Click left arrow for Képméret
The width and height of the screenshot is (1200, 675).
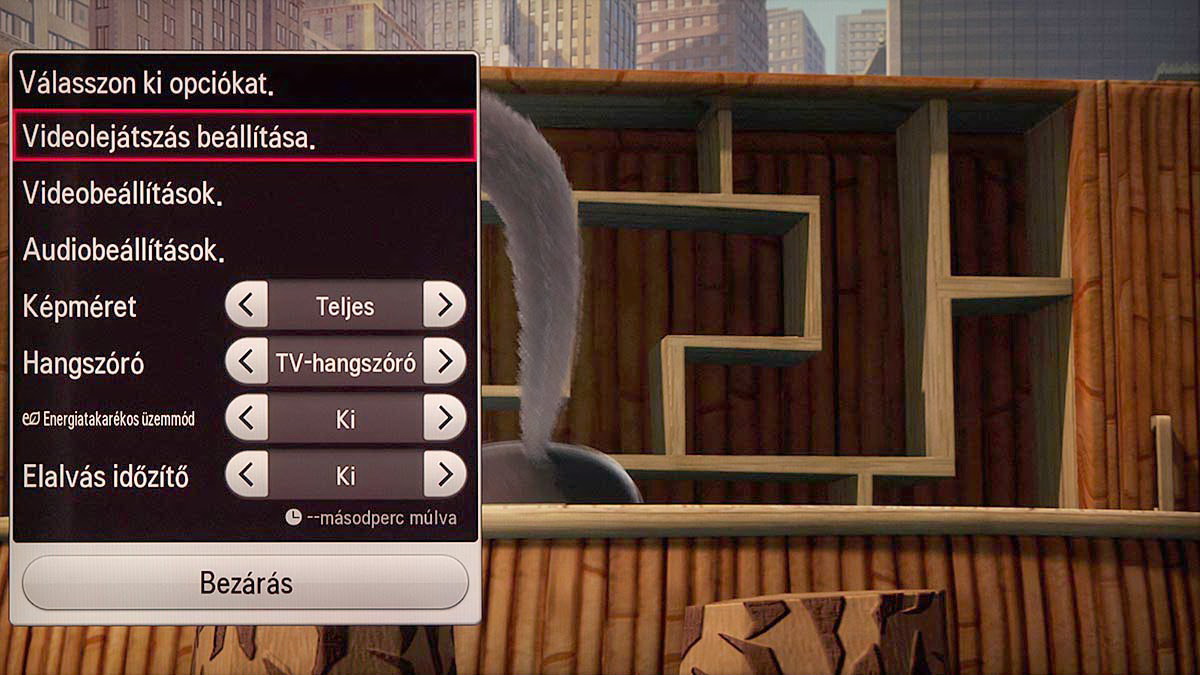tap(247, 305)
